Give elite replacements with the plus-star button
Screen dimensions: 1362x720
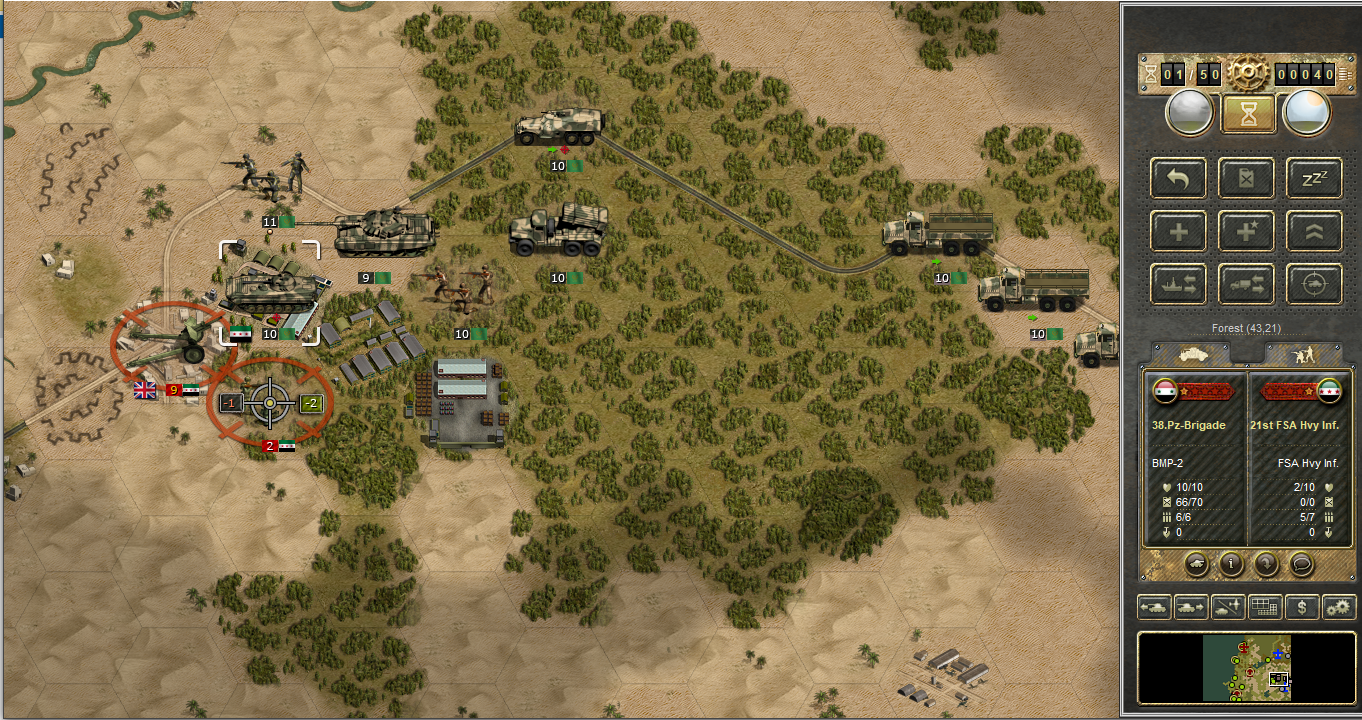coord(1246,231)
